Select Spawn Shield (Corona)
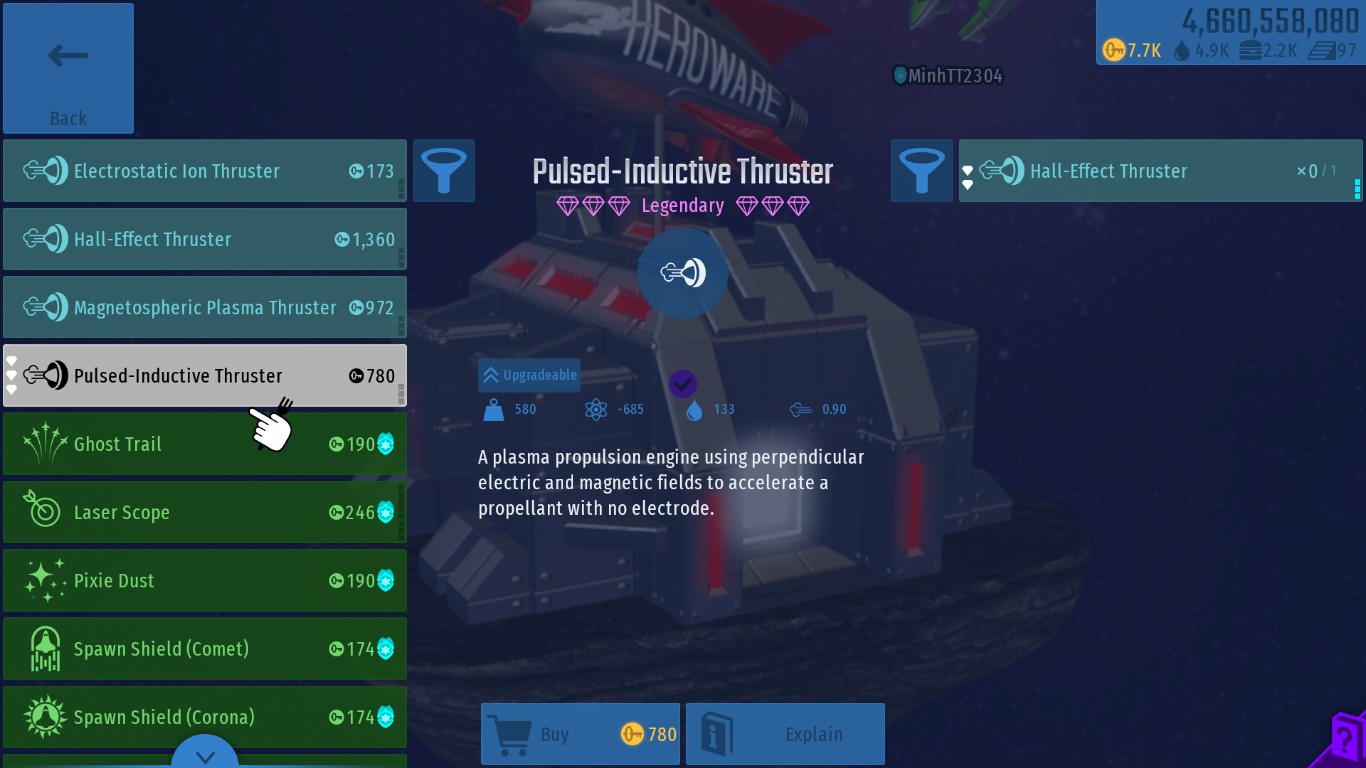The image size is (1366, 768). pos(205,716)
